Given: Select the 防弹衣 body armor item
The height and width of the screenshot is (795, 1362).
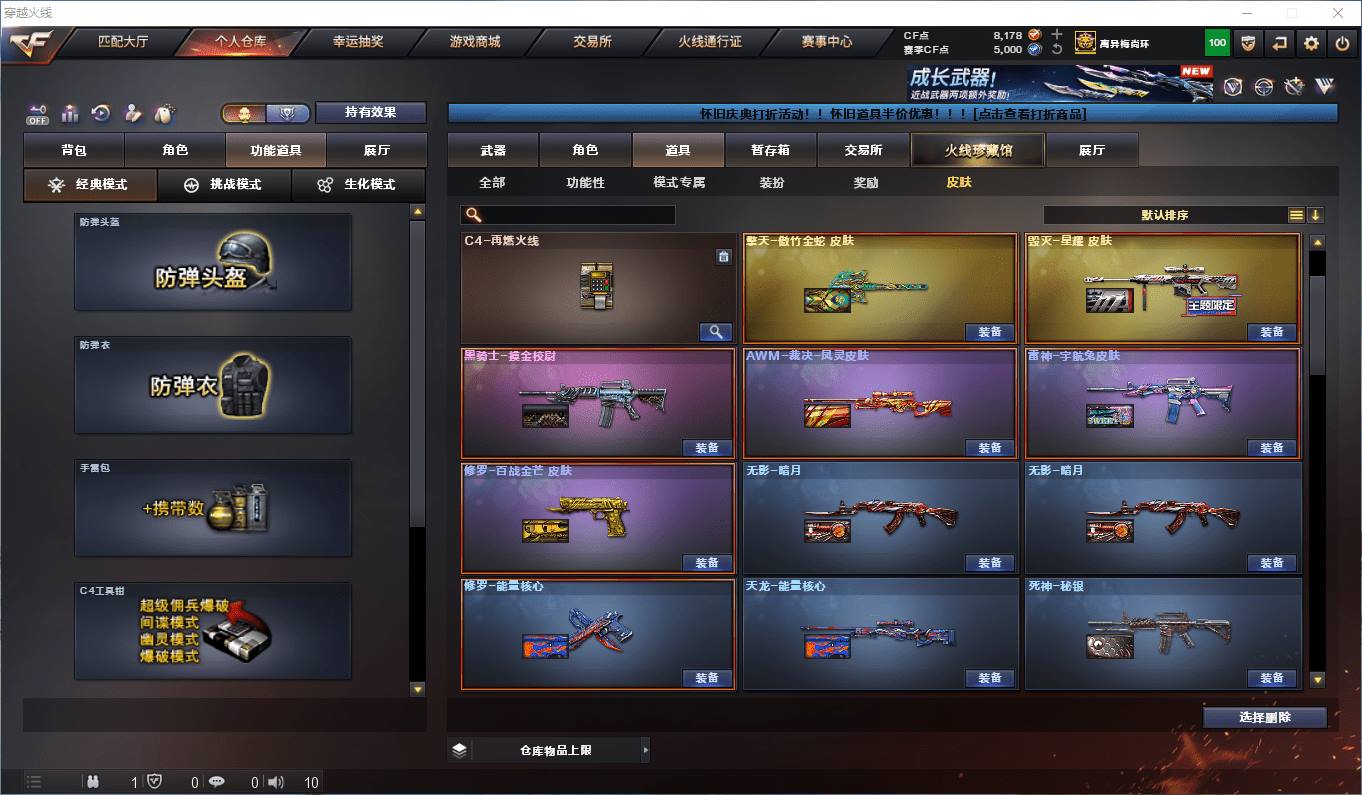Looking at the screenshot, I should 213,385.
